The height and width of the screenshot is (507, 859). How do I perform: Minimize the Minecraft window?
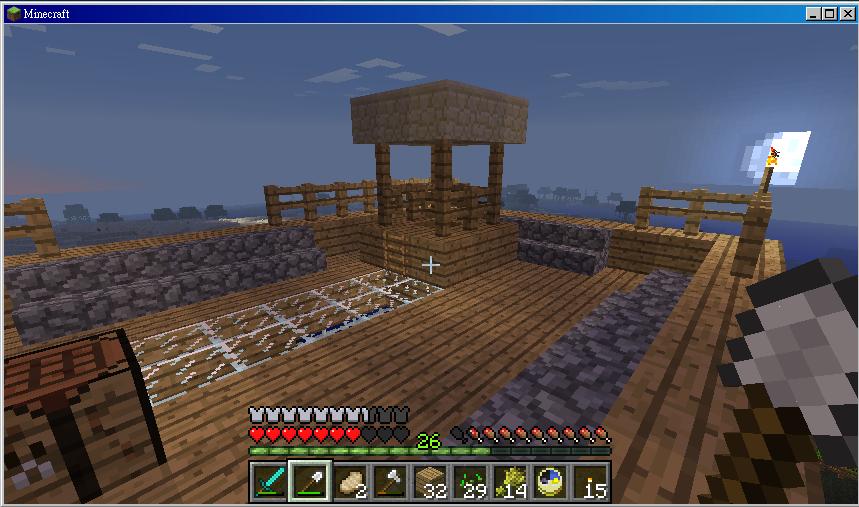pyautogui.click(x=814, y=14)
